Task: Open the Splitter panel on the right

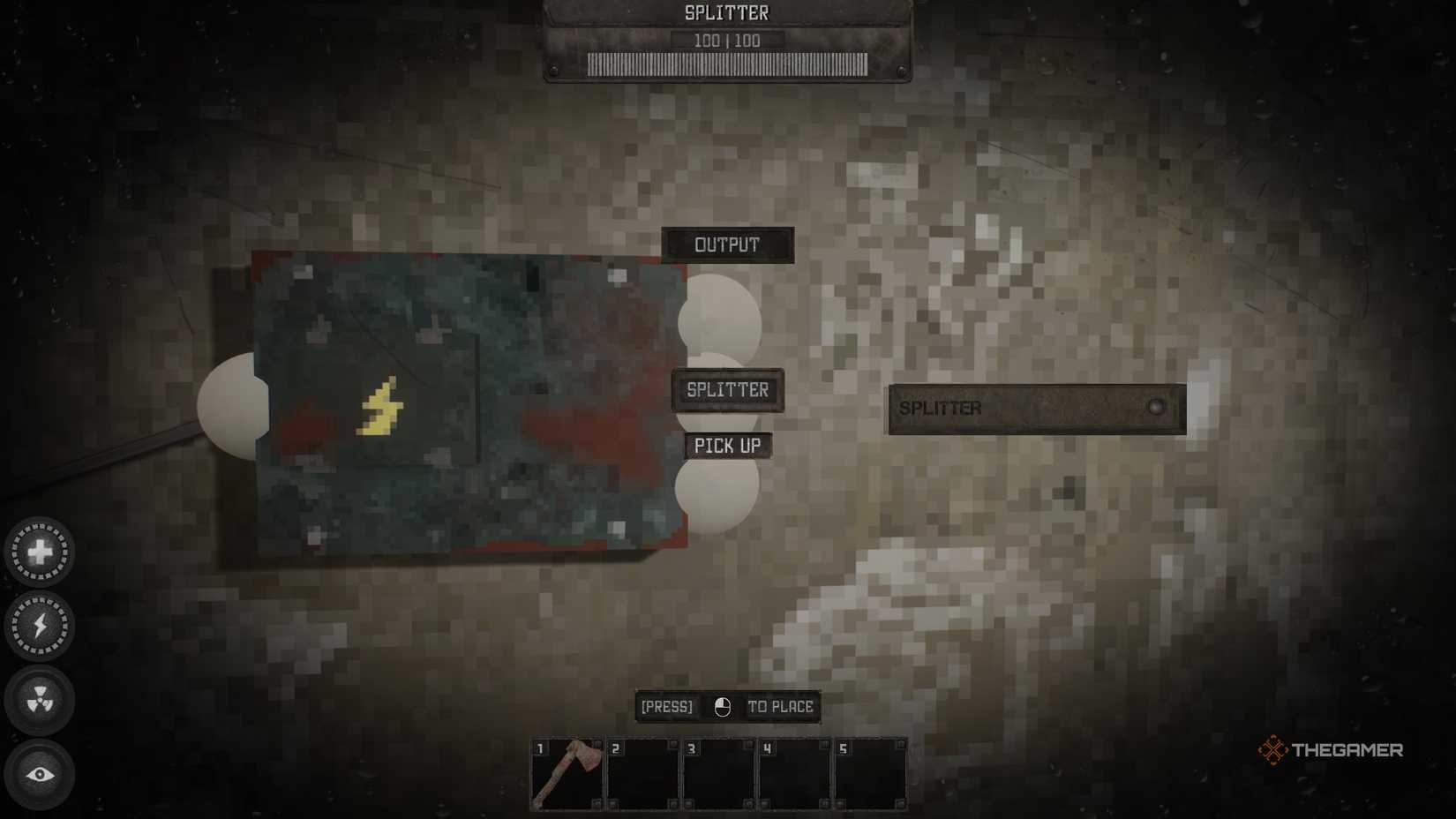Action: pyautogui.click(x=1037, y=408)
